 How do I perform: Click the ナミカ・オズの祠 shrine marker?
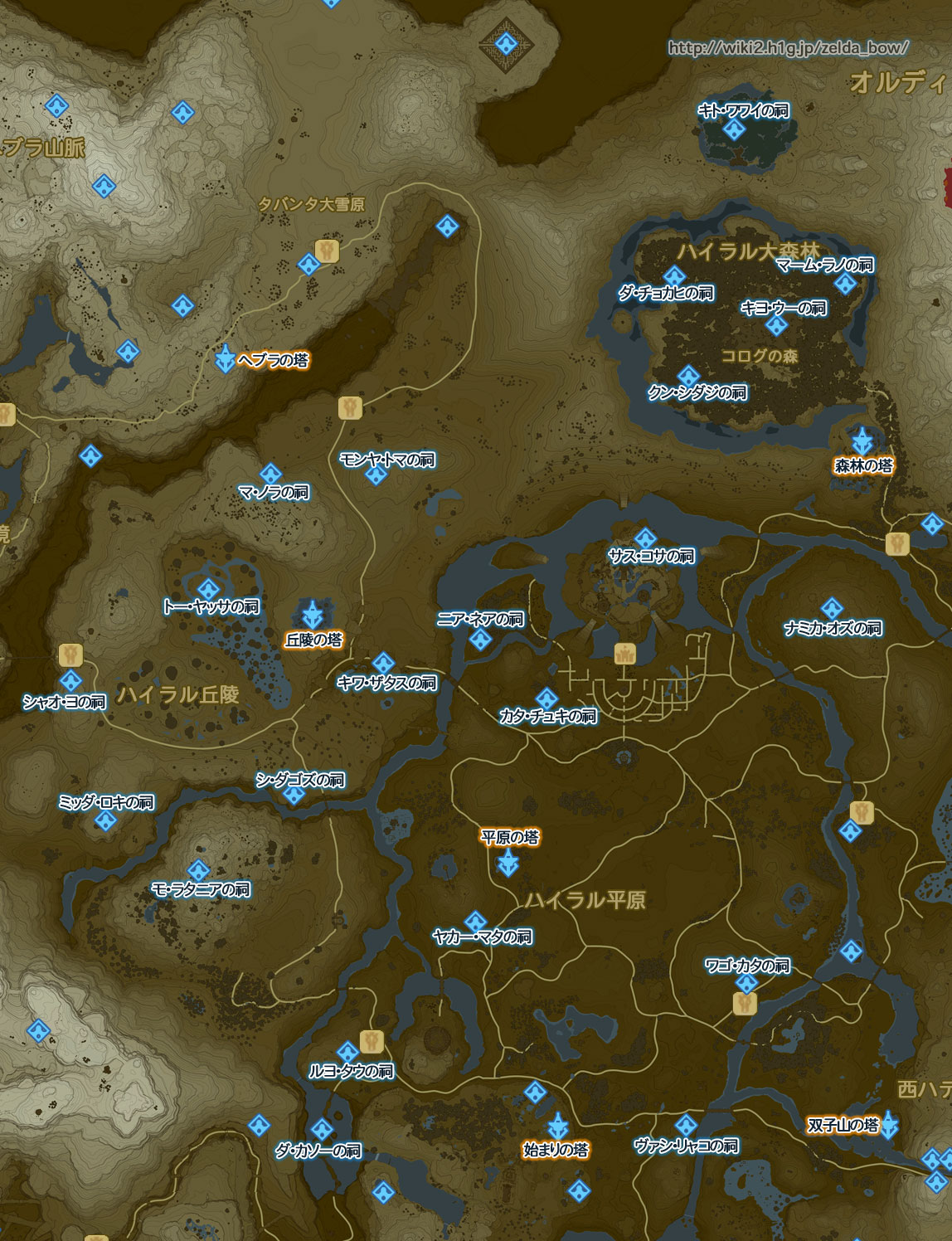[831, 610]
